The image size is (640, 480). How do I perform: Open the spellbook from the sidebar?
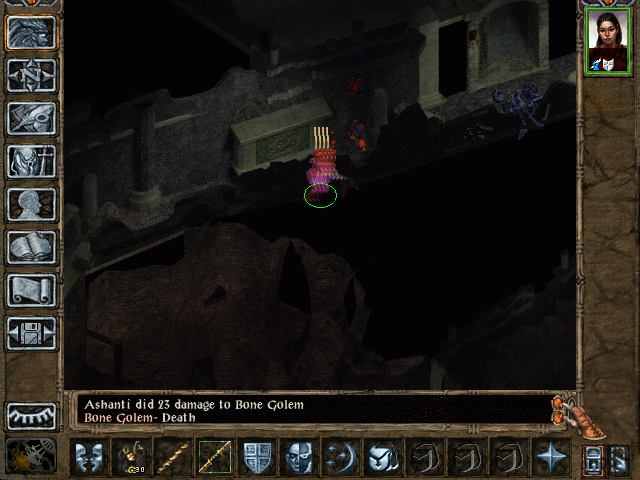pyautogui.click(x=31, y=247)
